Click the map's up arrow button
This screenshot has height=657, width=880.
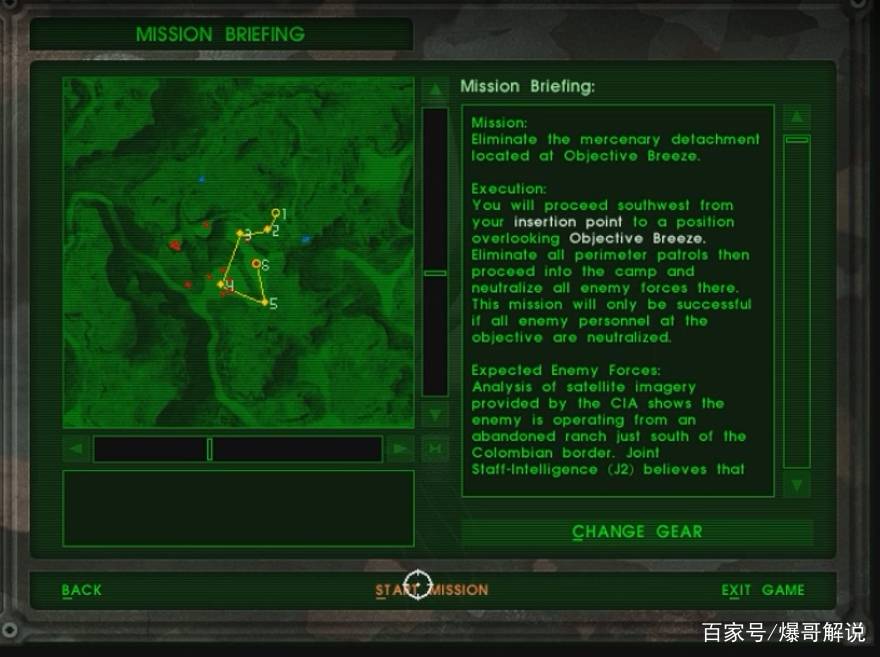pos(435,90)
